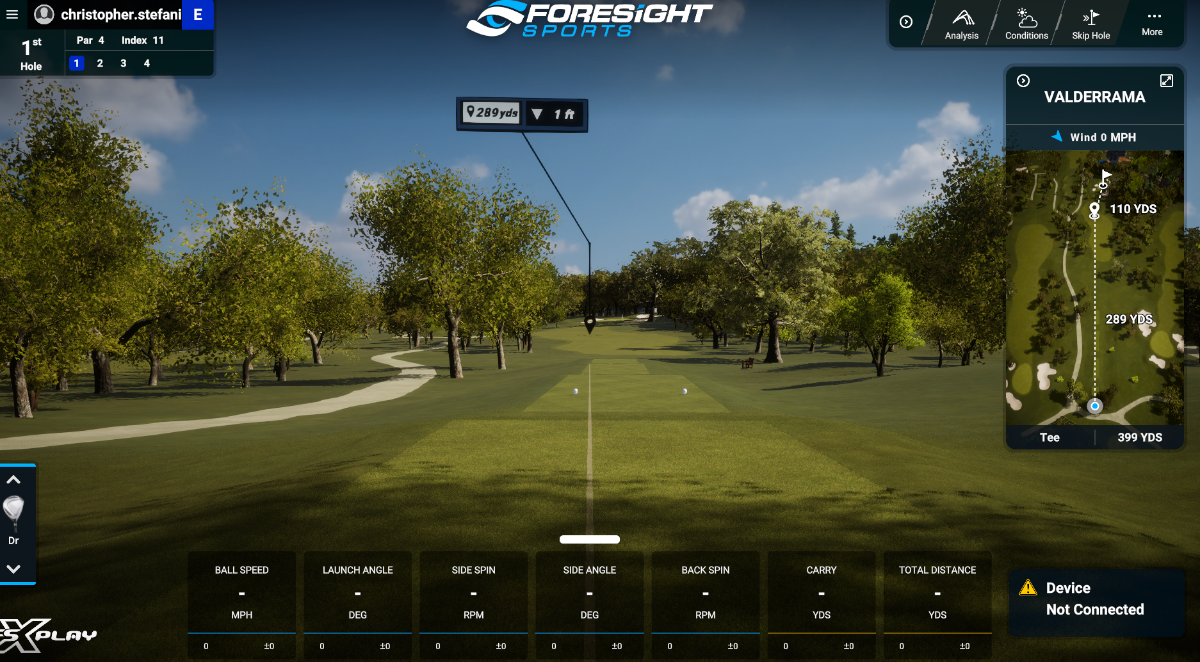Open the driver club selector

(x=14, y=520)
